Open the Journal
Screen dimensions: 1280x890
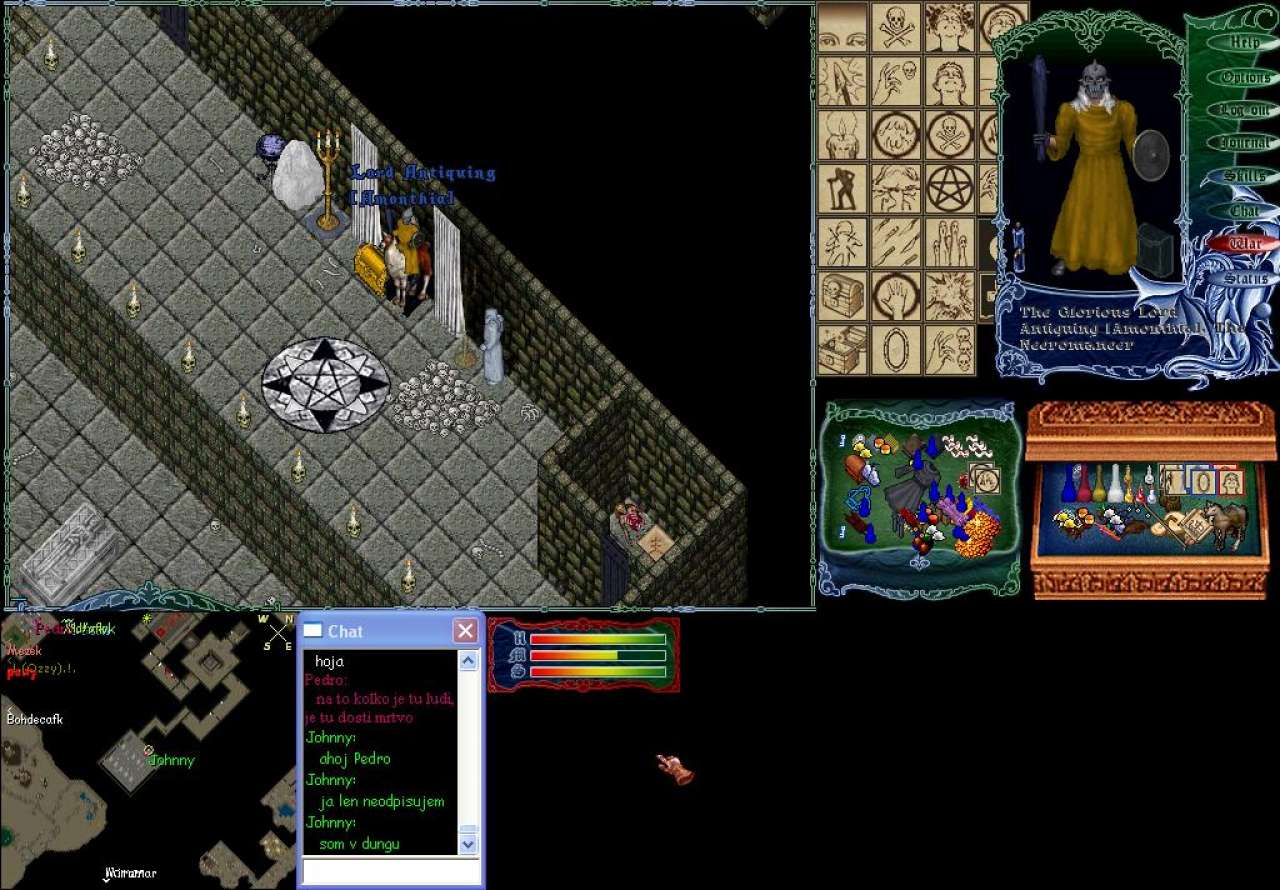[x=1245, y=143]
